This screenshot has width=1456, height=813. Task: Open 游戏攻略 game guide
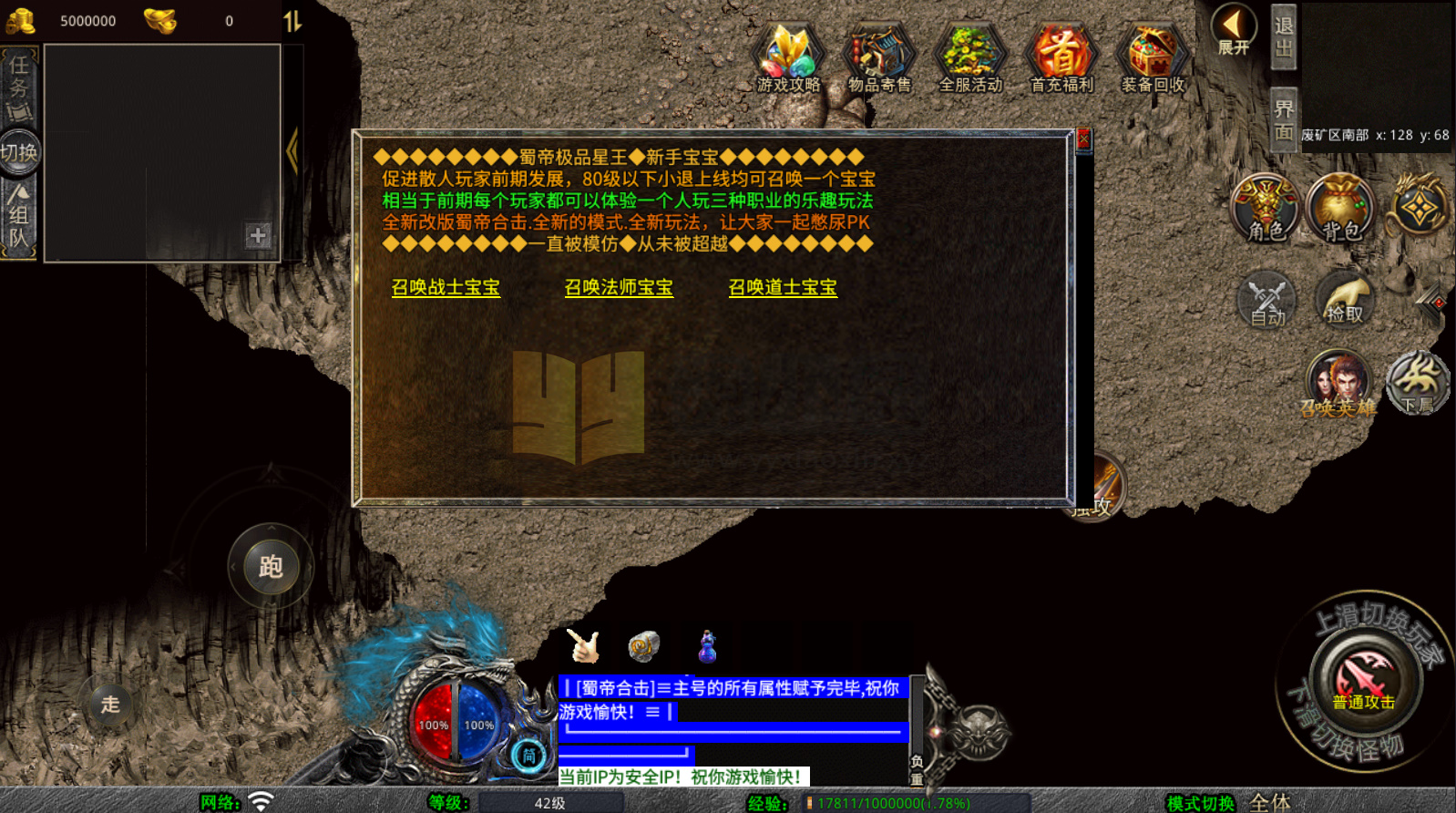click(x=789, y=59)
